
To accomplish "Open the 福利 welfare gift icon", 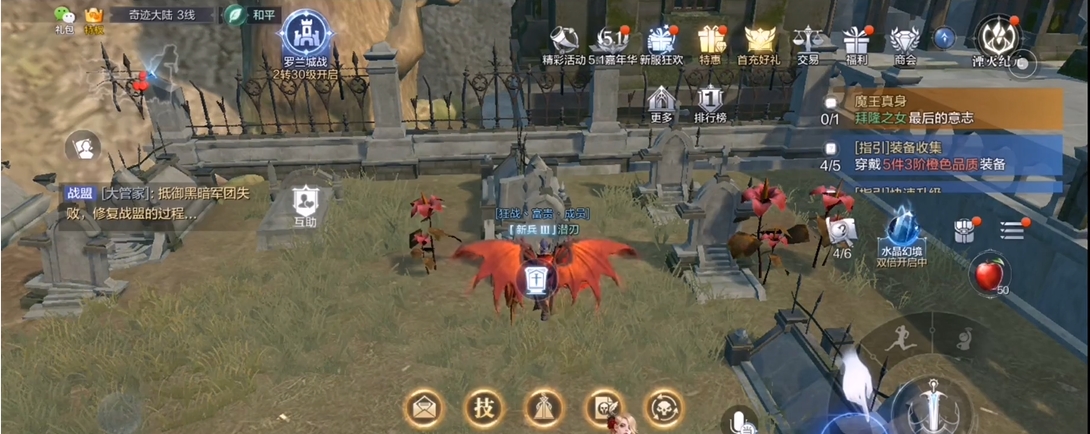I will 856,41.
